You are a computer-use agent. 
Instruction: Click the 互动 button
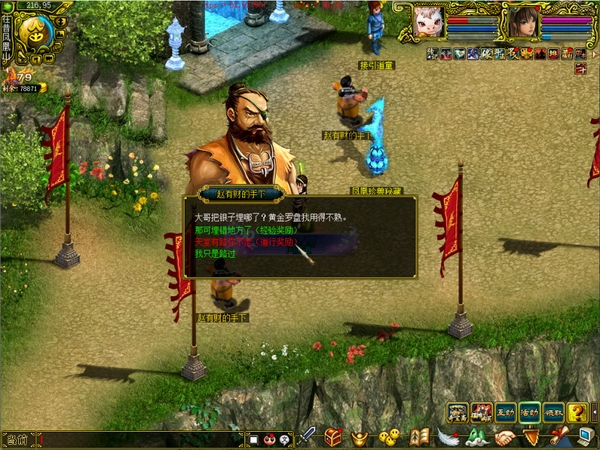tap(506, 412)
